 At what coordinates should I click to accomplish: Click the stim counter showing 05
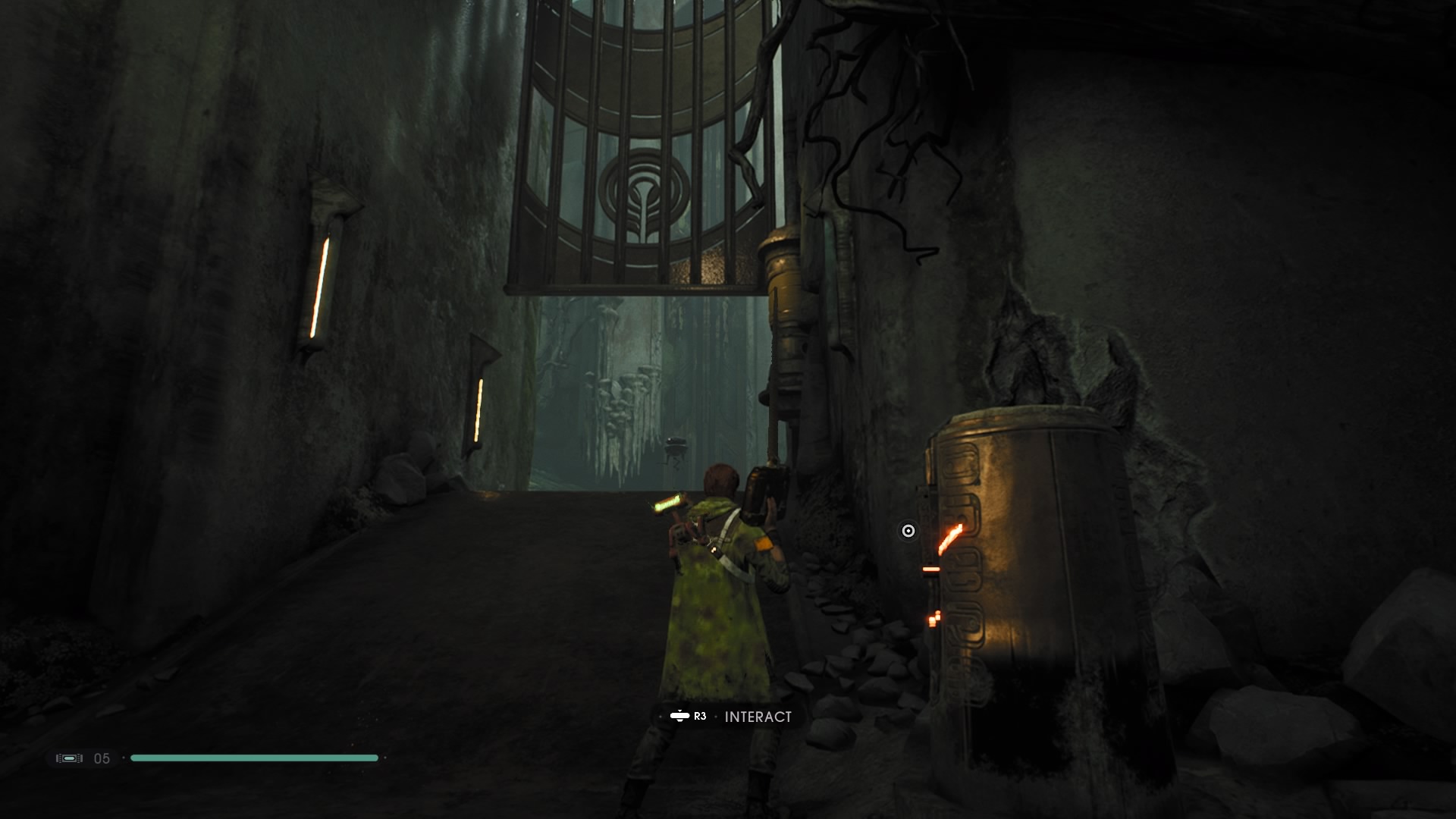[102, 758]
